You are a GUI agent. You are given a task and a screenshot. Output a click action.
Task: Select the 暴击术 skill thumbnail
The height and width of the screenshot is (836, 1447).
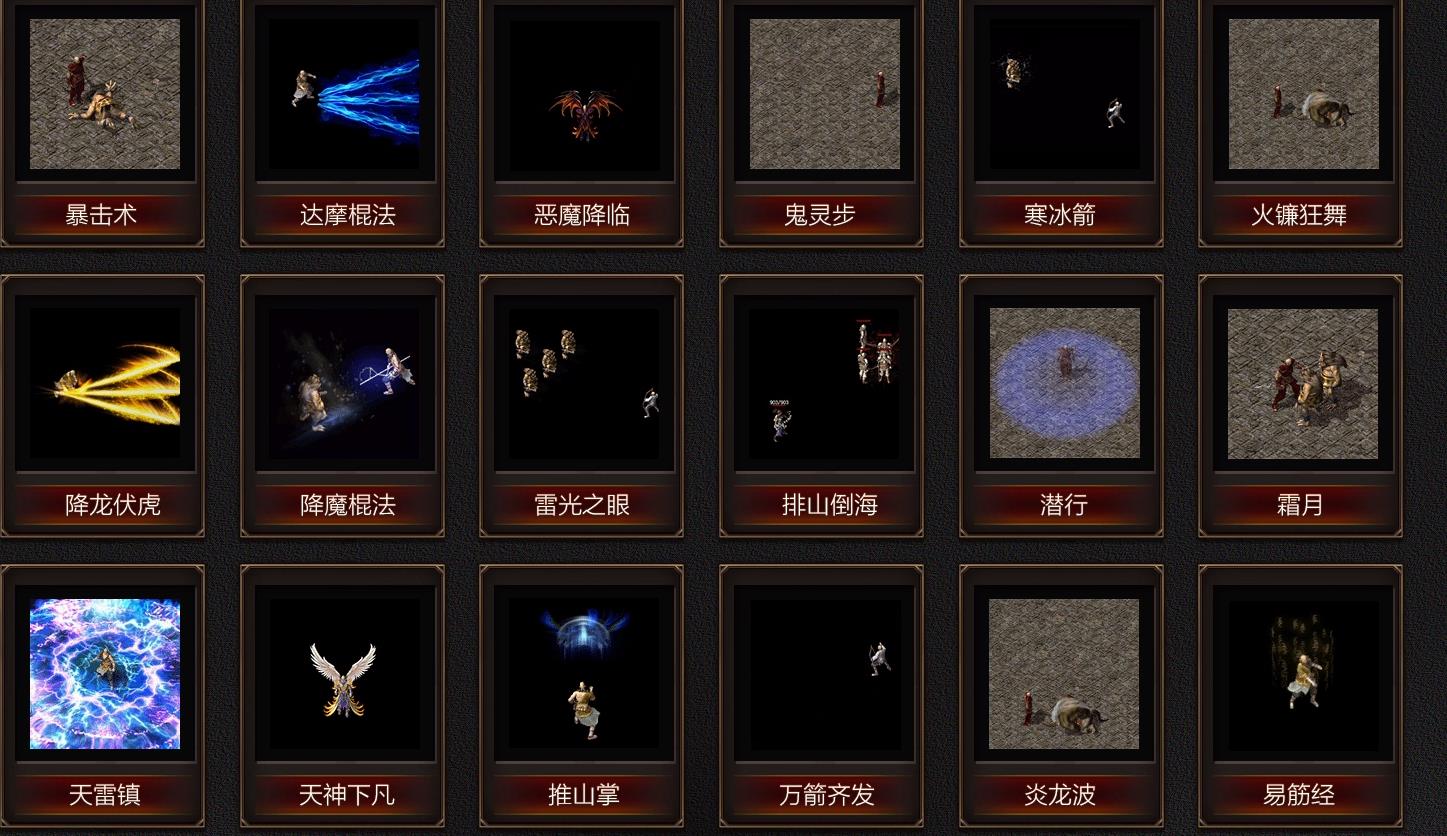[104, 93]
